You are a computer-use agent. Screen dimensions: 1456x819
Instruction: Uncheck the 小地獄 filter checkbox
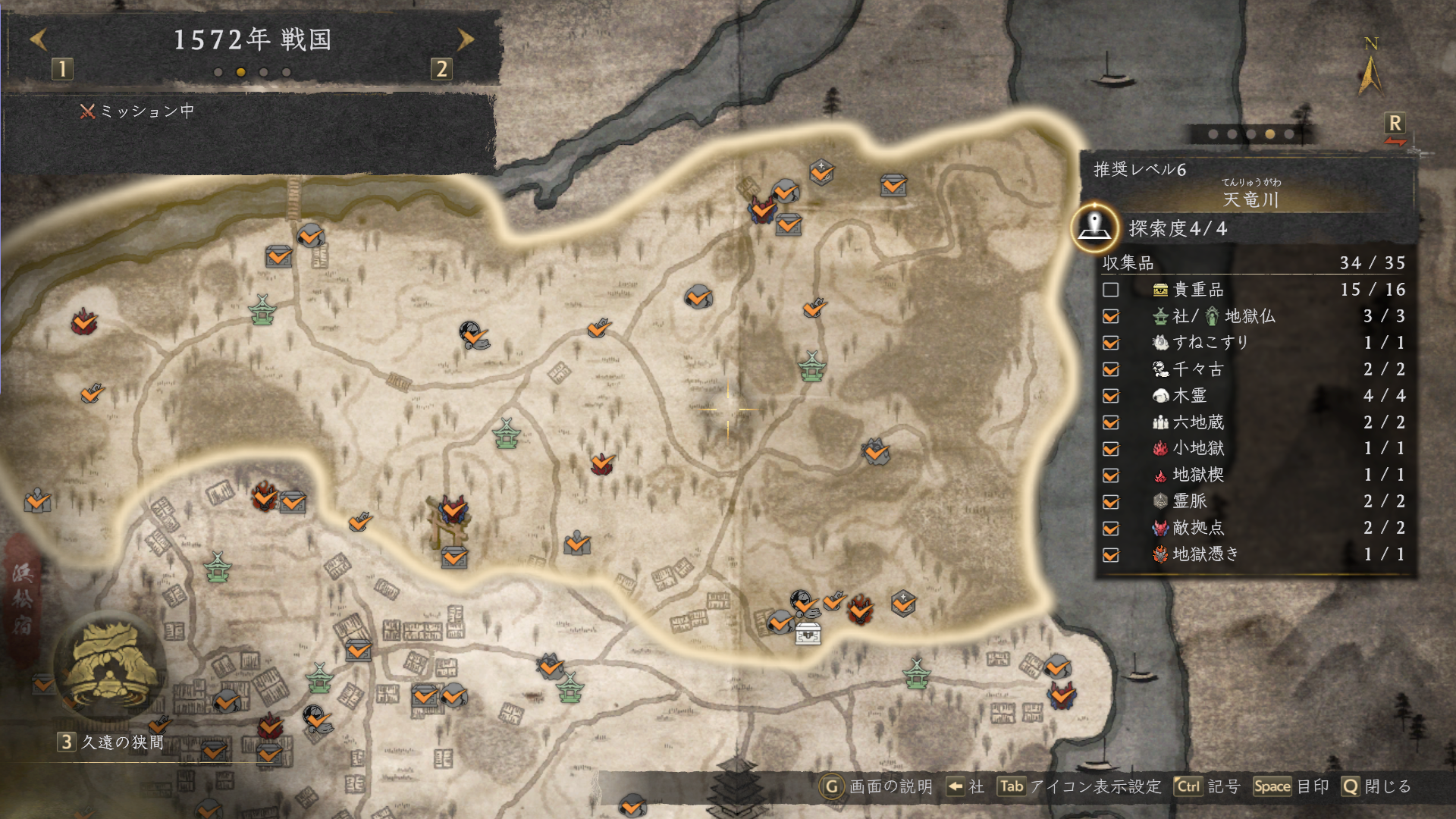(x=1111, y=449)
